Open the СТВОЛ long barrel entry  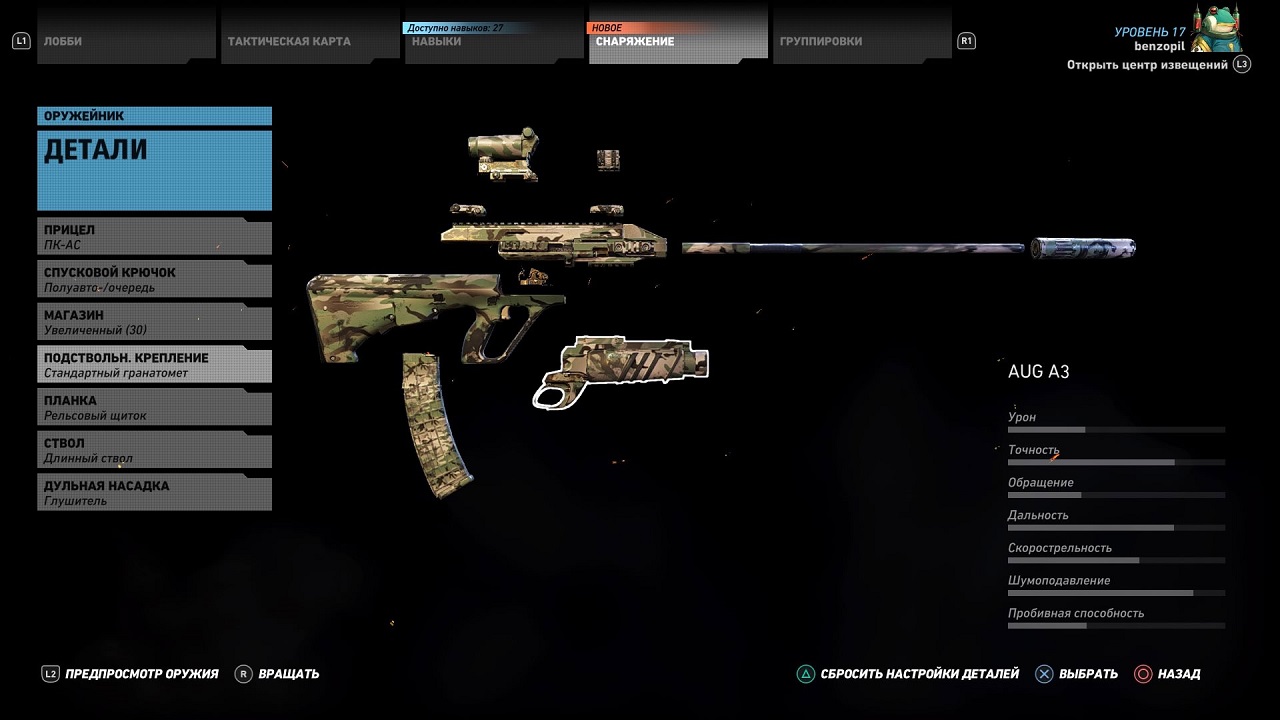click(x=155, y=450)
